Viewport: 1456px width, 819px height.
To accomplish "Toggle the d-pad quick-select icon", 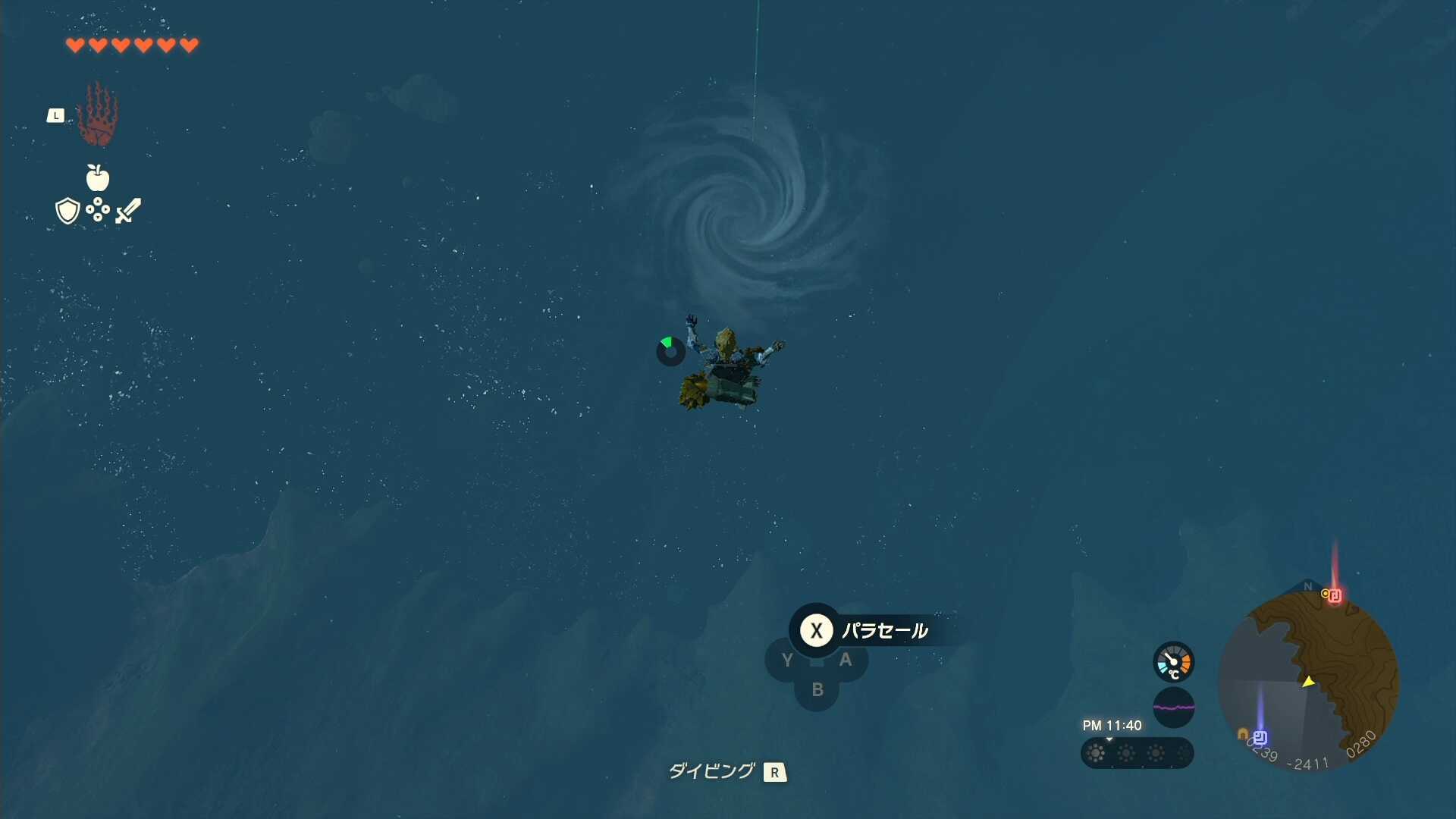I will pos(97,211).
